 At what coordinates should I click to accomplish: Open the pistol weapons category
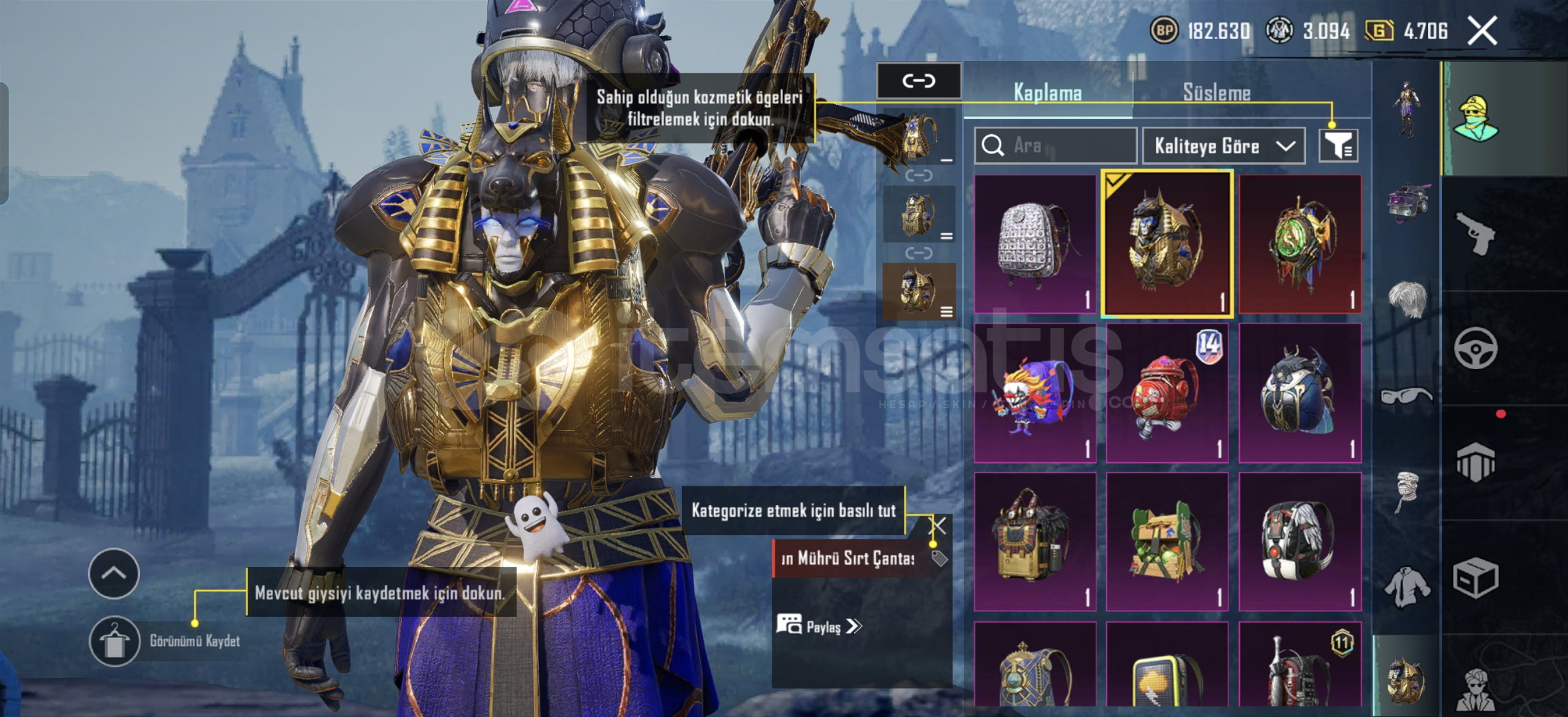(1475, 233)
